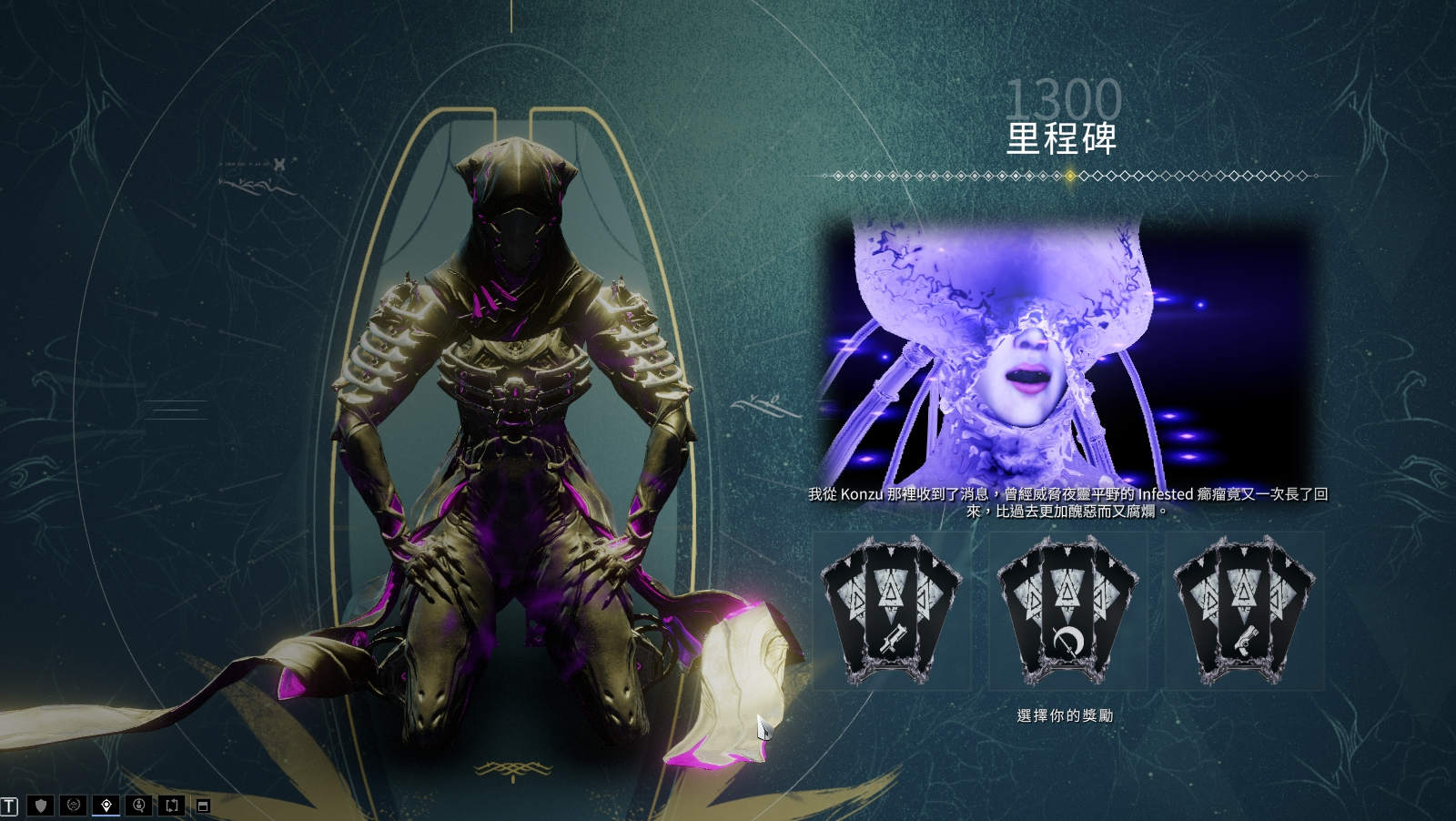
Task: Toggle the highlighted map pin taskbar panel
Action: click(x=106, y=806)
